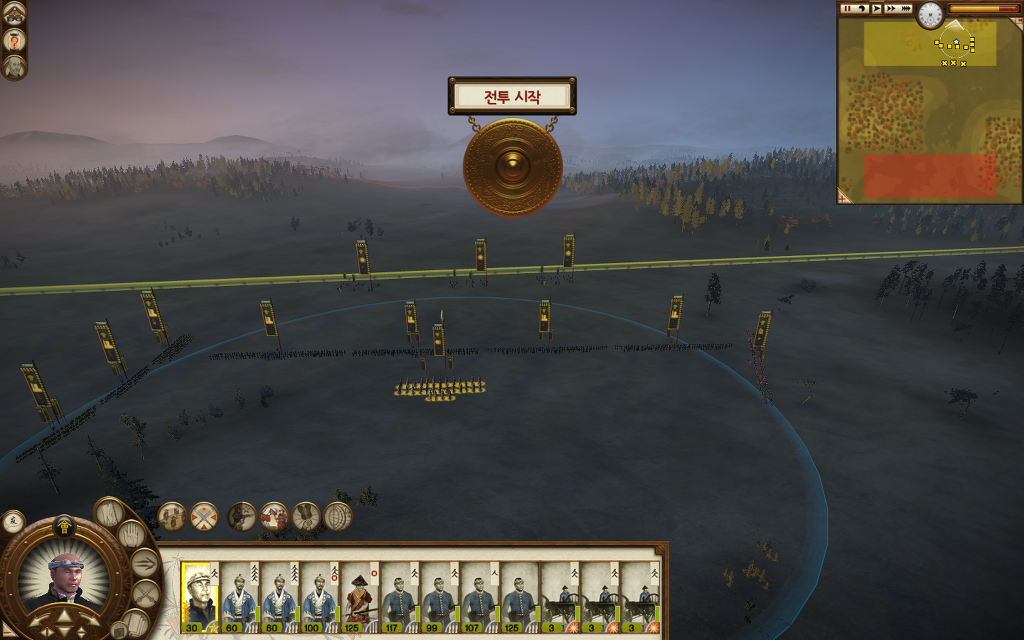This screenshot has width=1024, height=640.
Task: Pause the battle with the pause button
Action: 847,9
